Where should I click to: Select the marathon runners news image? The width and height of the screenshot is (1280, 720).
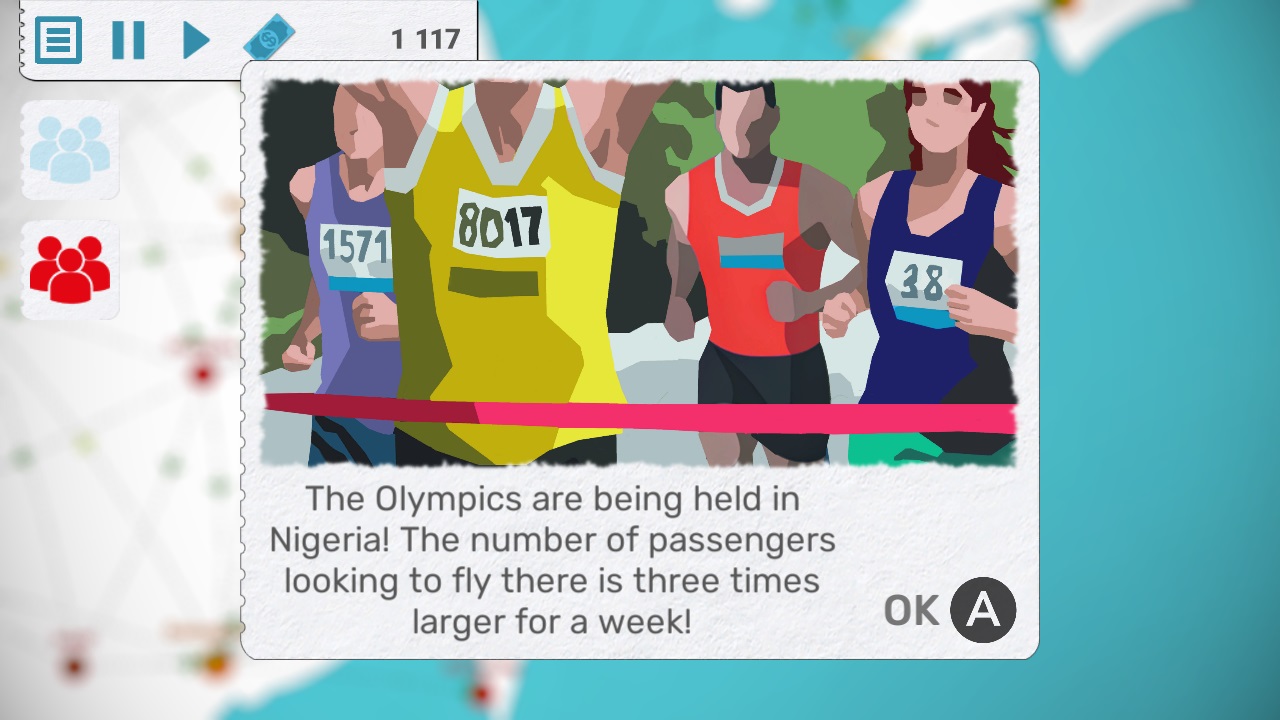coord(640,270)
